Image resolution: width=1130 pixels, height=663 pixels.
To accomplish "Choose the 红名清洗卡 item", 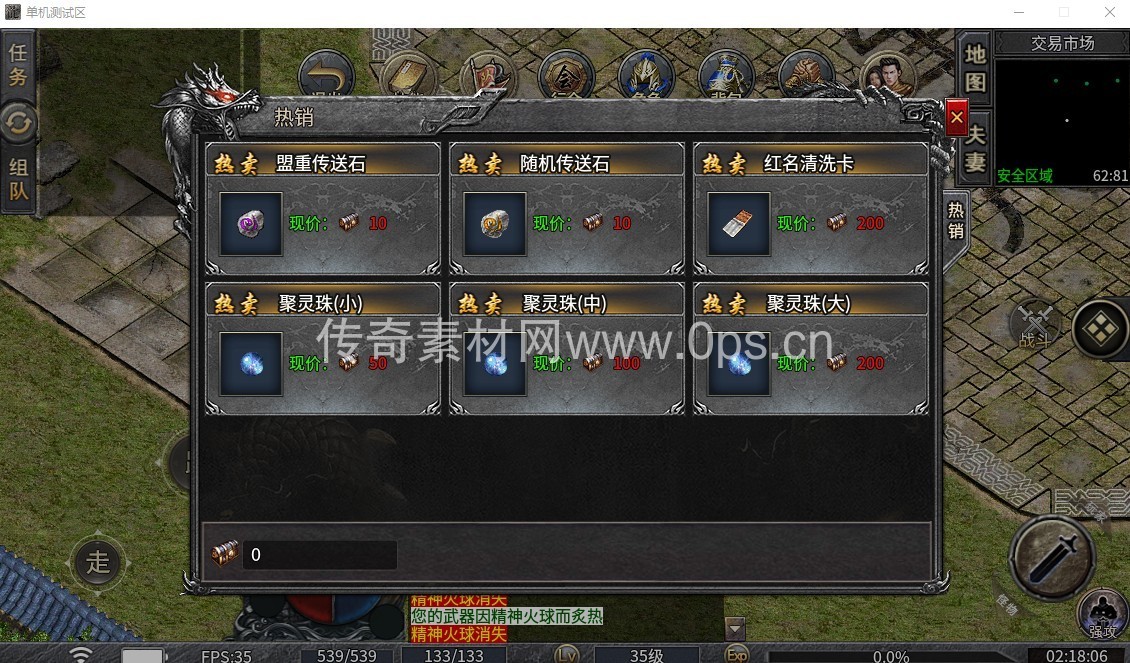I will (x=739, y=224).
